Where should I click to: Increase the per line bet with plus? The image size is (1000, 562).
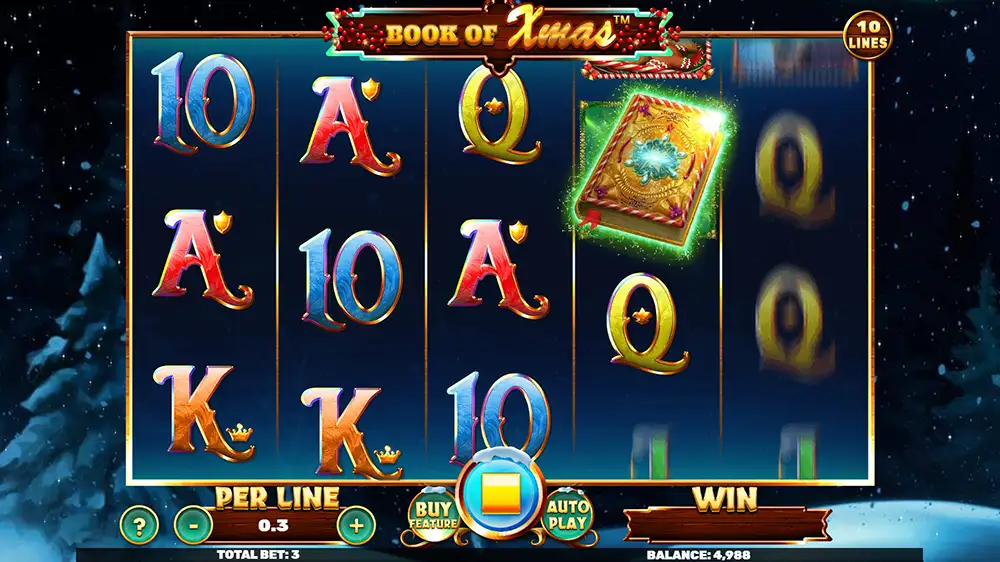click(356, 524)
